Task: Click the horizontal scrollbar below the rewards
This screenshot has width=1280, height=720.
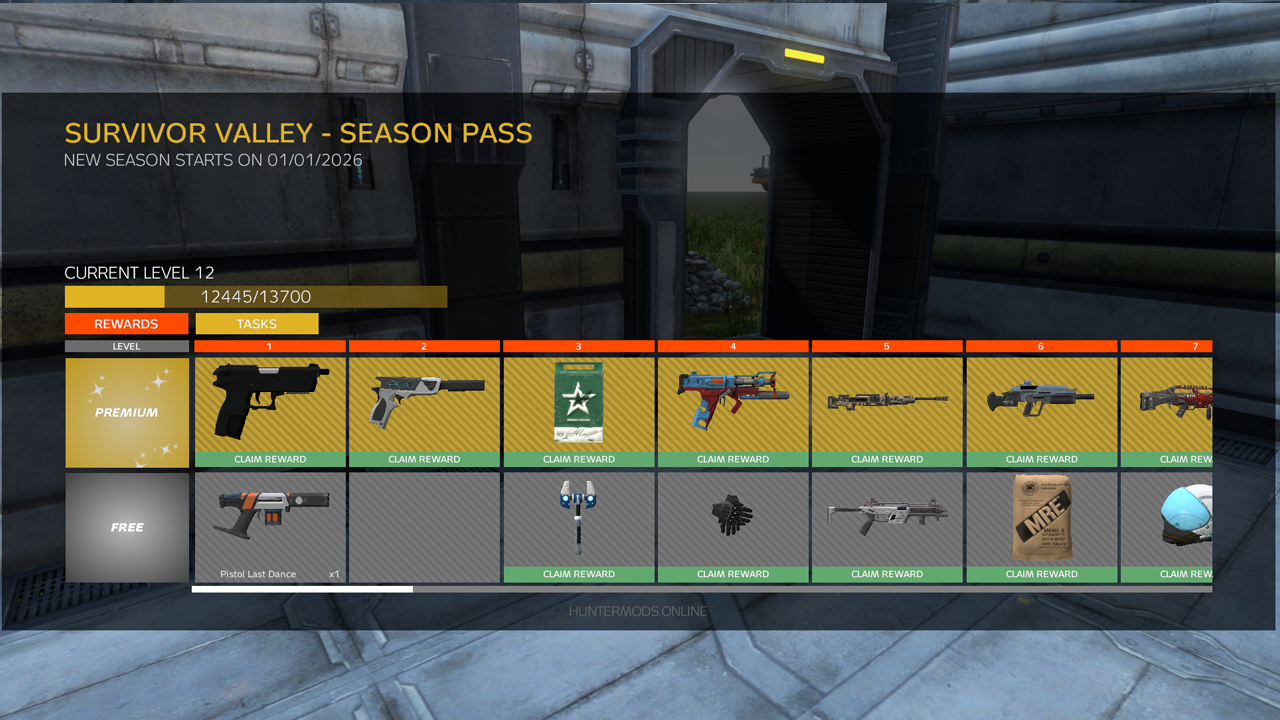Action: click(x=300, y=589)
